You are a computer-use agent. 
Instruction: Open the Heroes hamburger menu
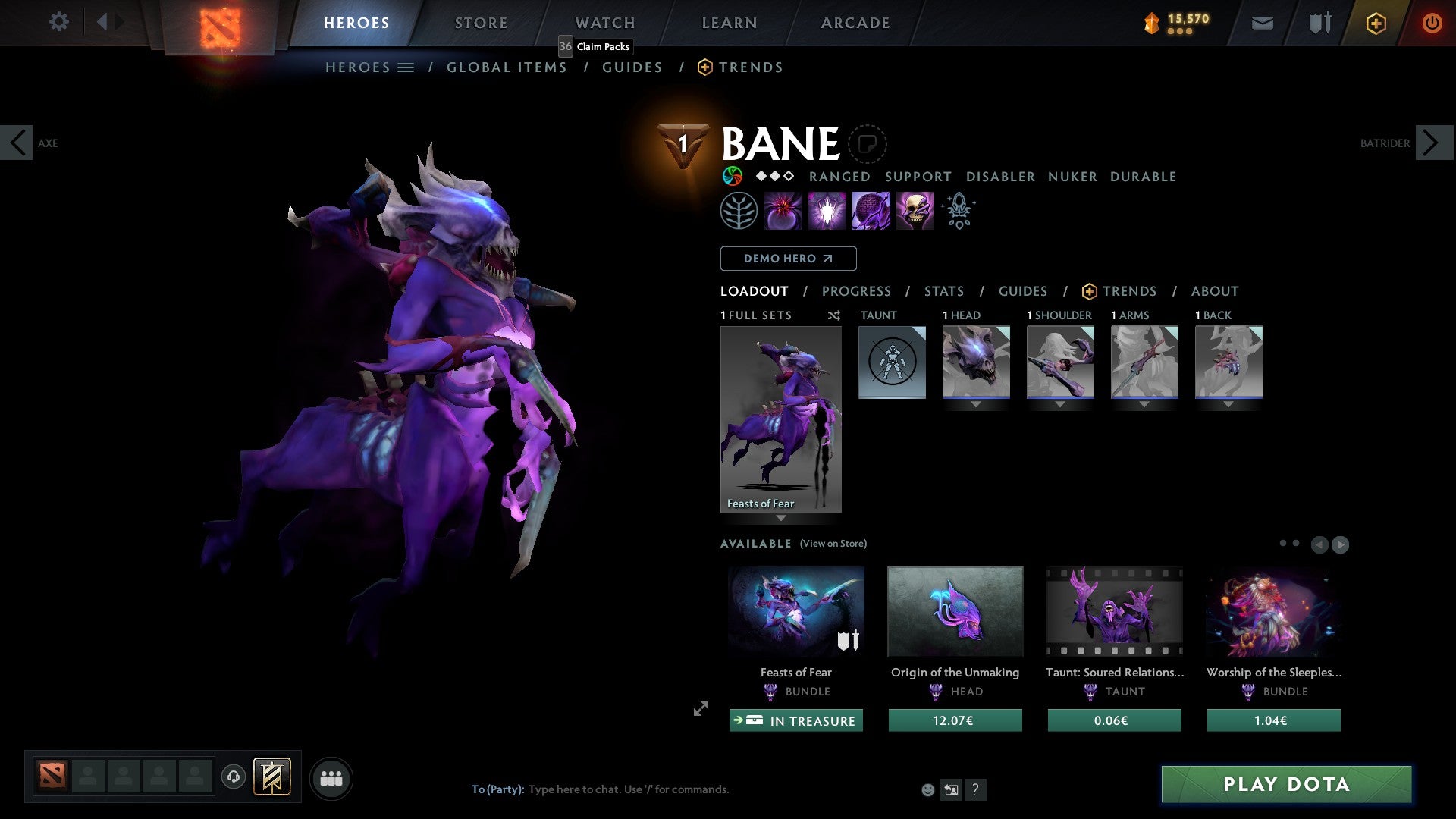pos(405,67)
